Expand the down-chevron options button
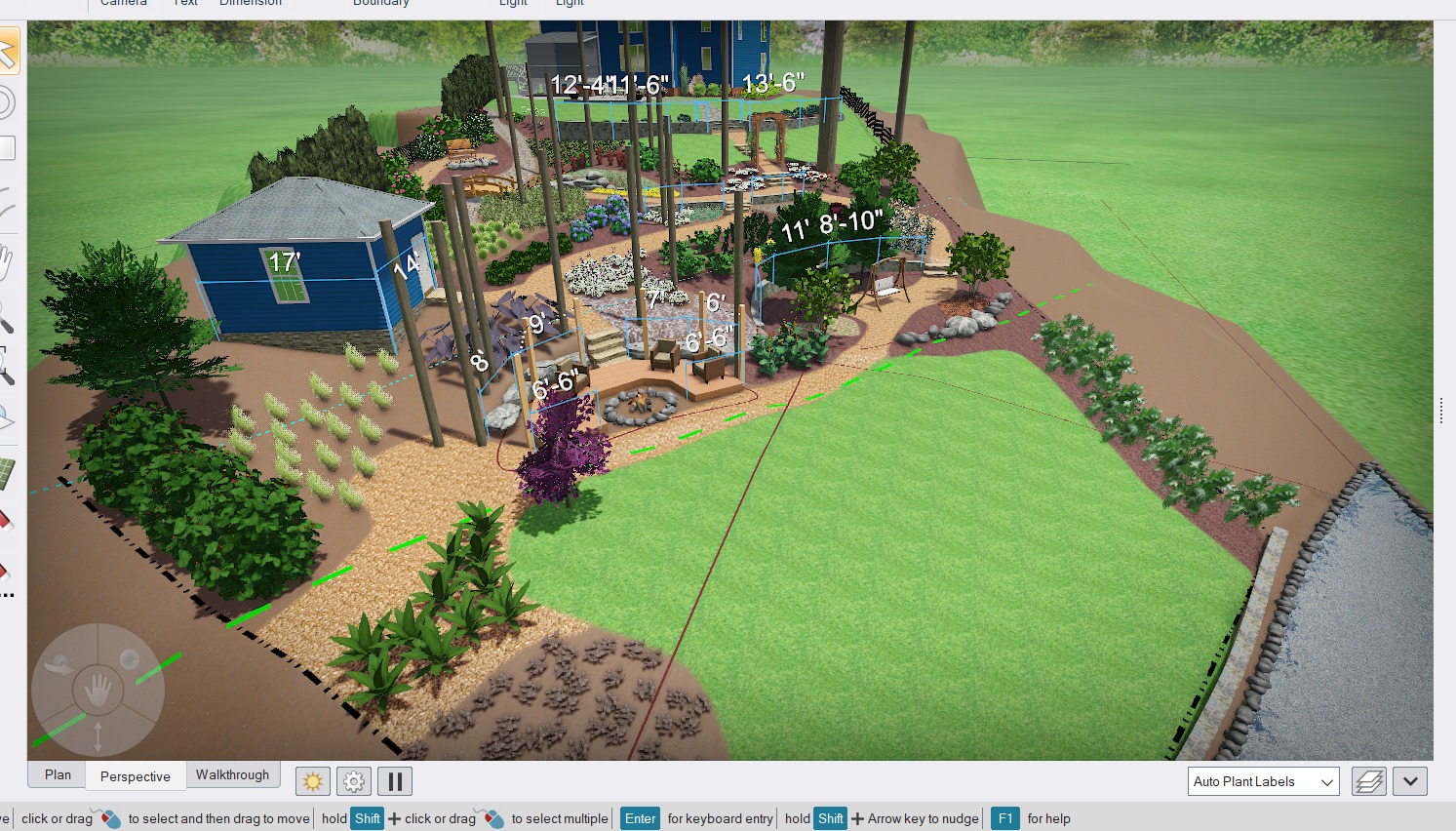This screenshot has width=1456, height=831. [x=1410, y=781]
